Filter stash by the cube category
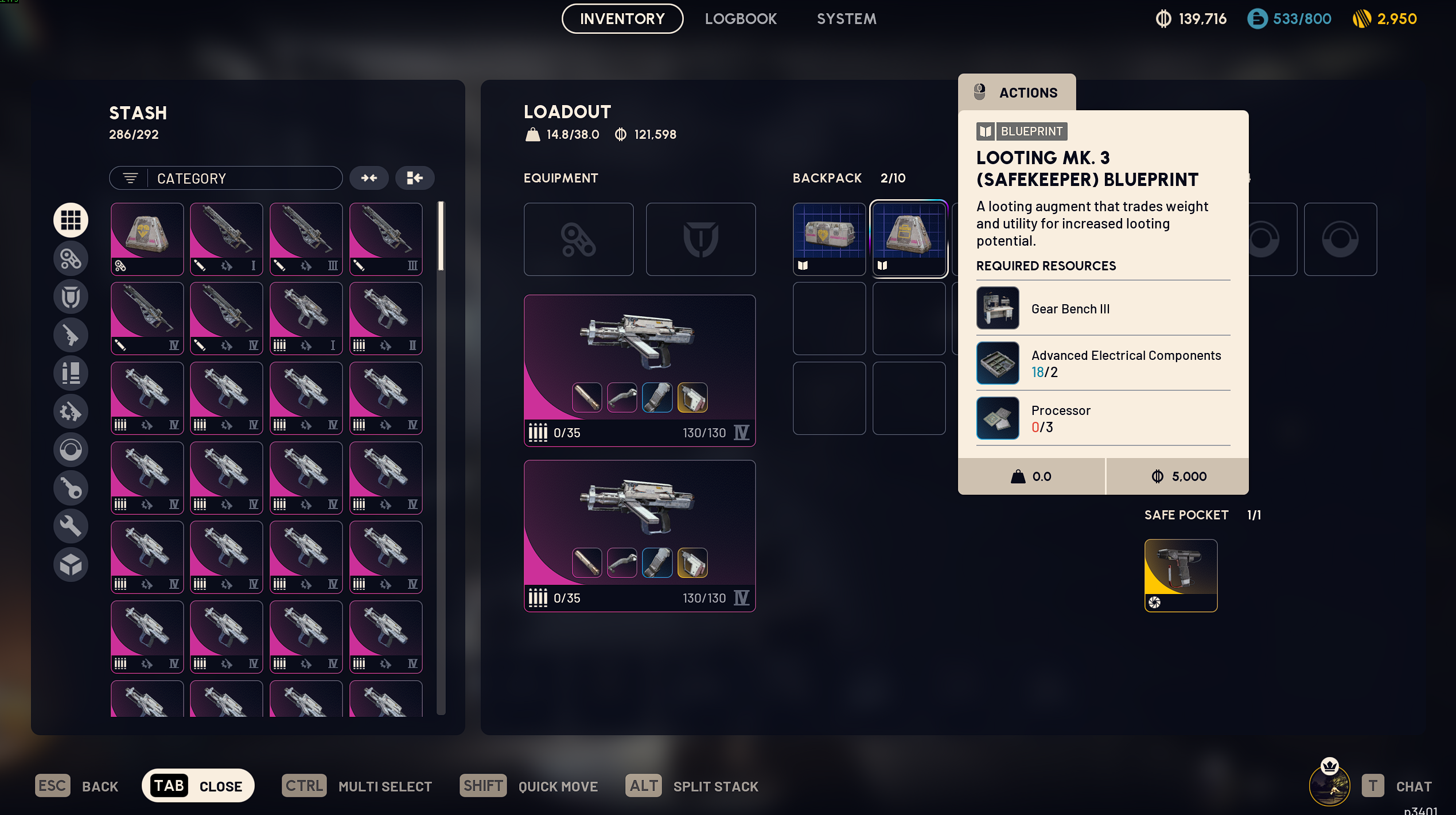 pyautogui.click(x=71, y=565)
